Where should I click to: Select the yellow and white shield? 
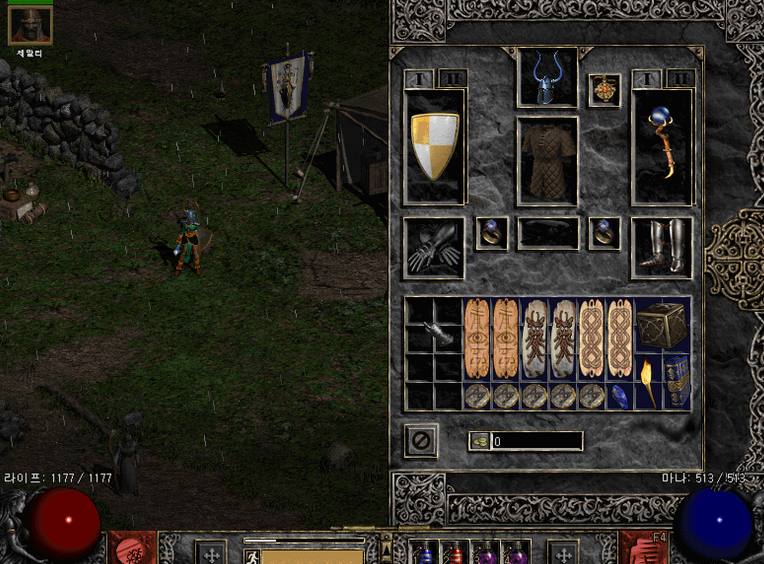tap(435, 146)
